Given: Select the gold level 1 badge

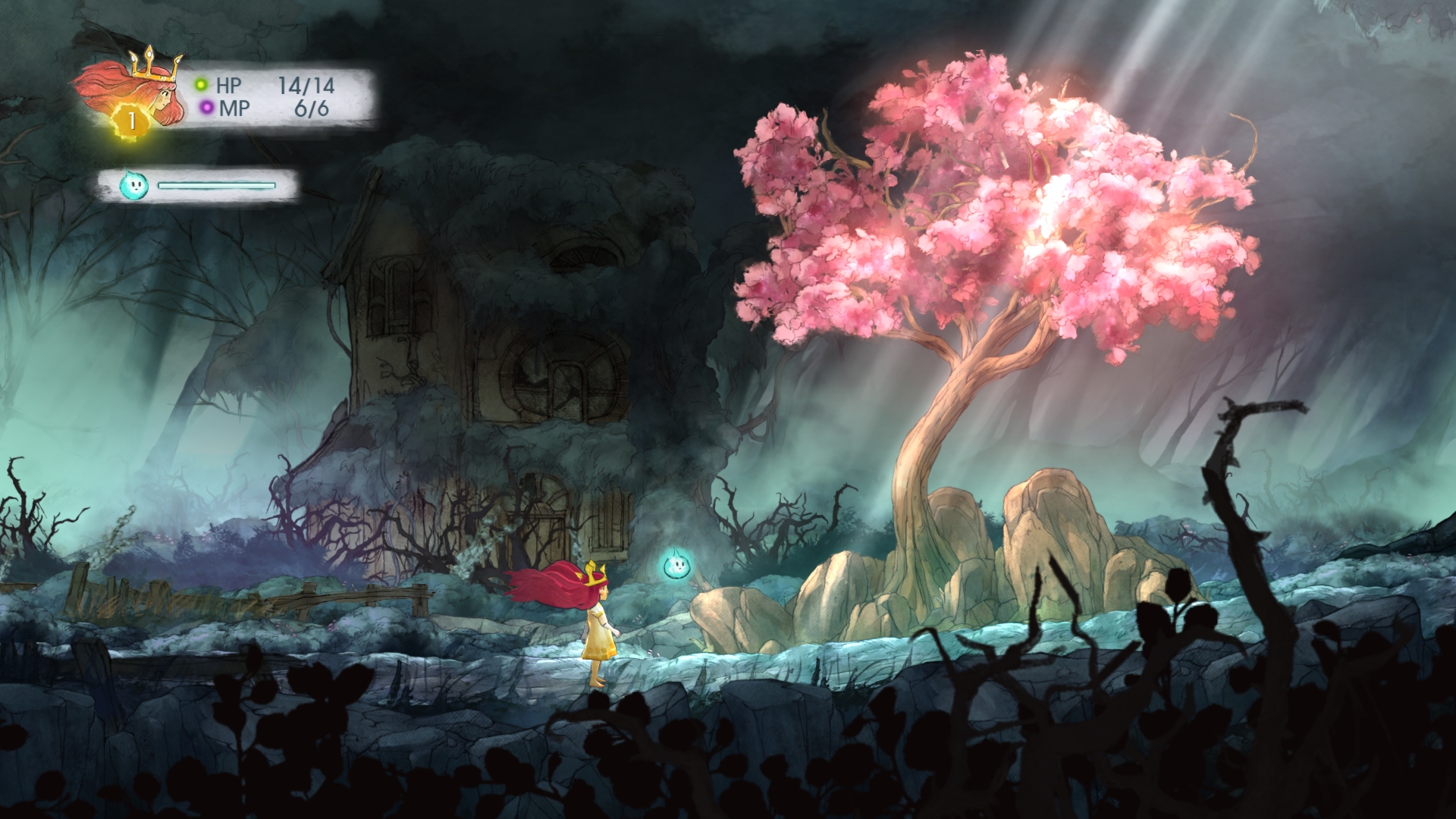Looking at the screenshot, I should point(132,121).
